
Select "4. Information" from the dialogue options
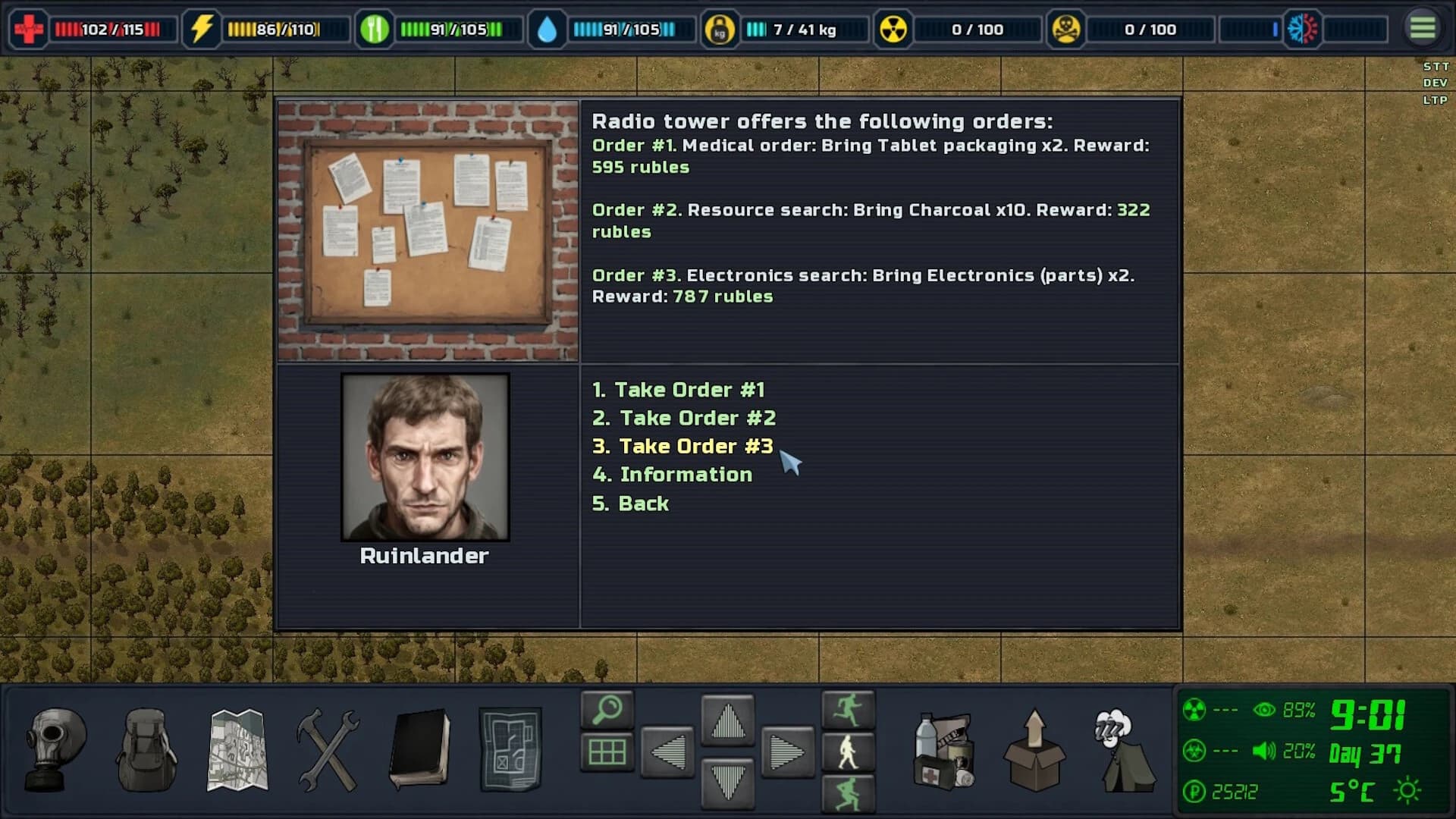tap(673, 474)
